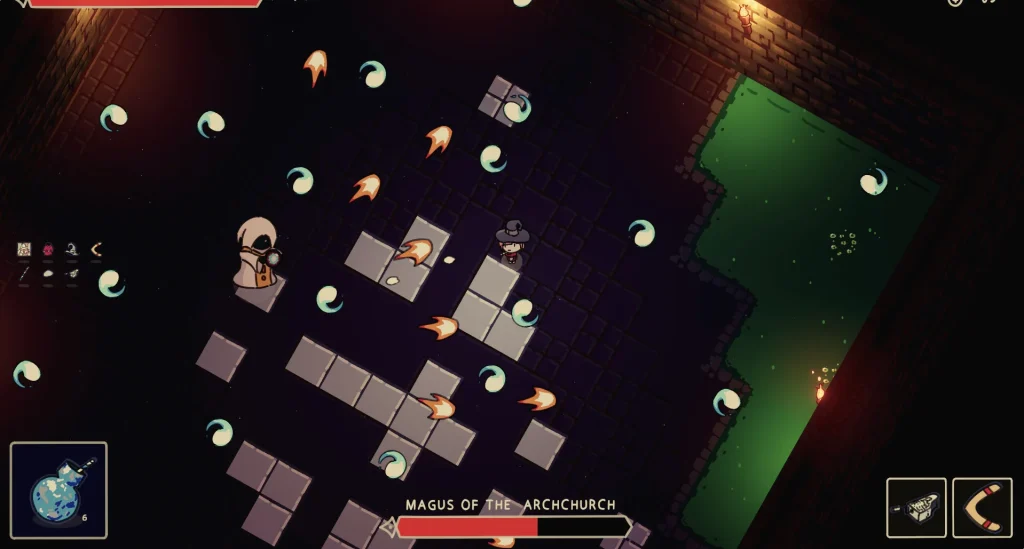
Task: Select the boomerang weapon slot
Action: click(x=981, y=508)
